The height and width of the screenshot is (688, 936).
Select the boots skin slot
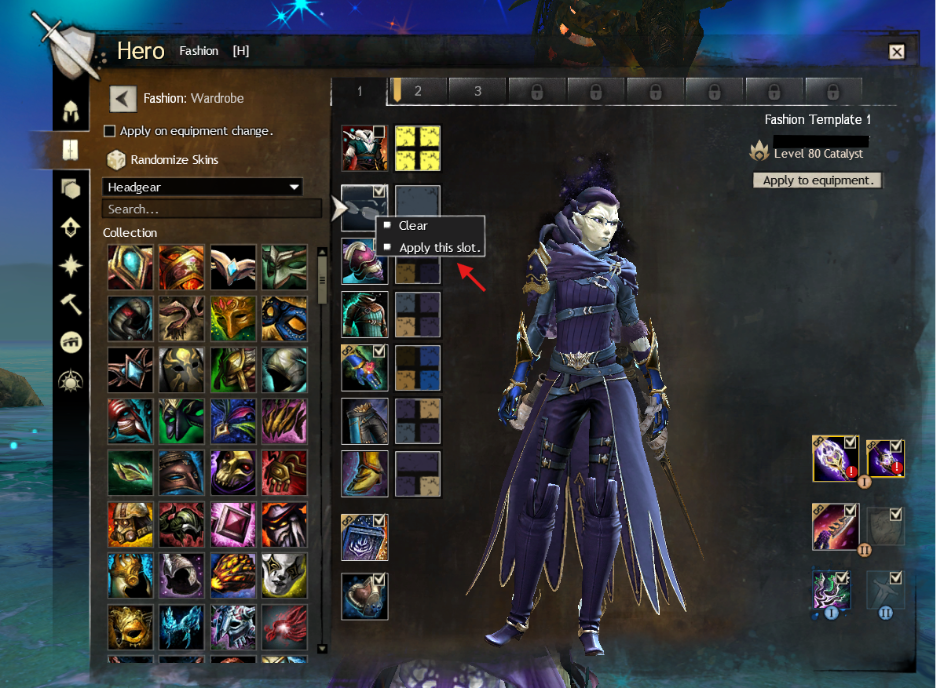tap(364, 473)
